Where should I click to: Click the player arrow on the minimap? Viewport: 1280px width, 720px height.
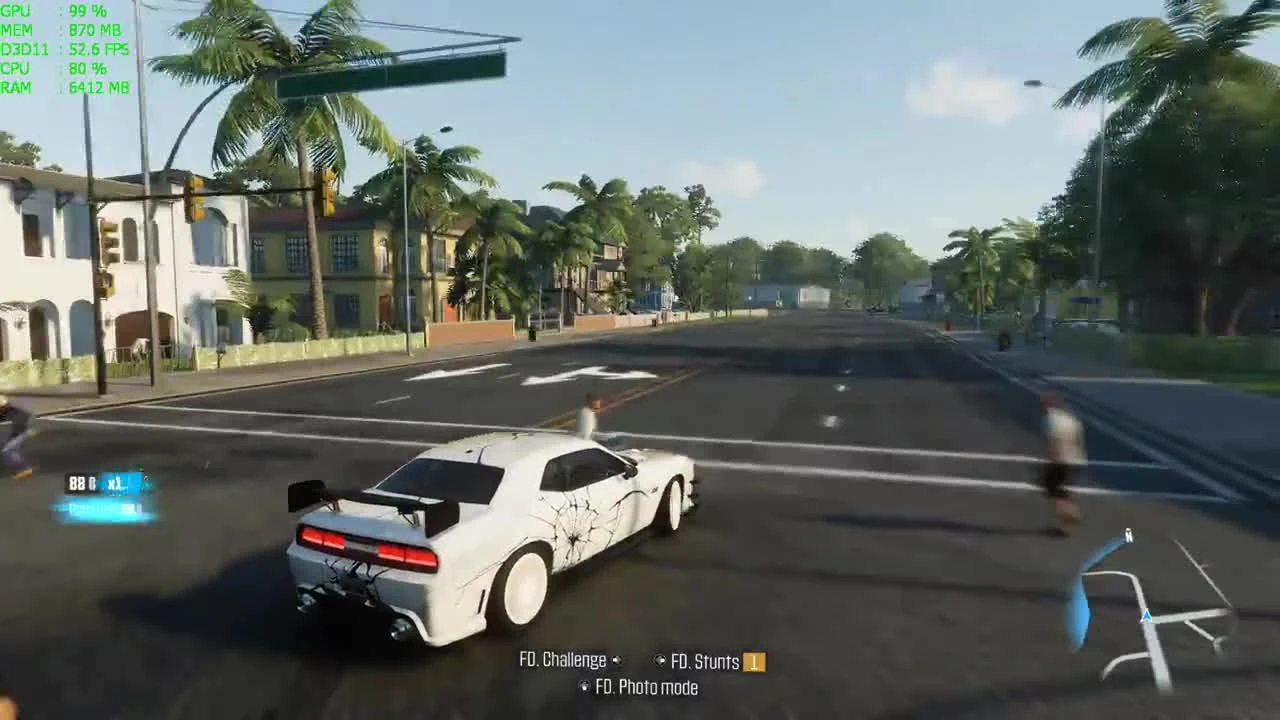click(1145, 618)
